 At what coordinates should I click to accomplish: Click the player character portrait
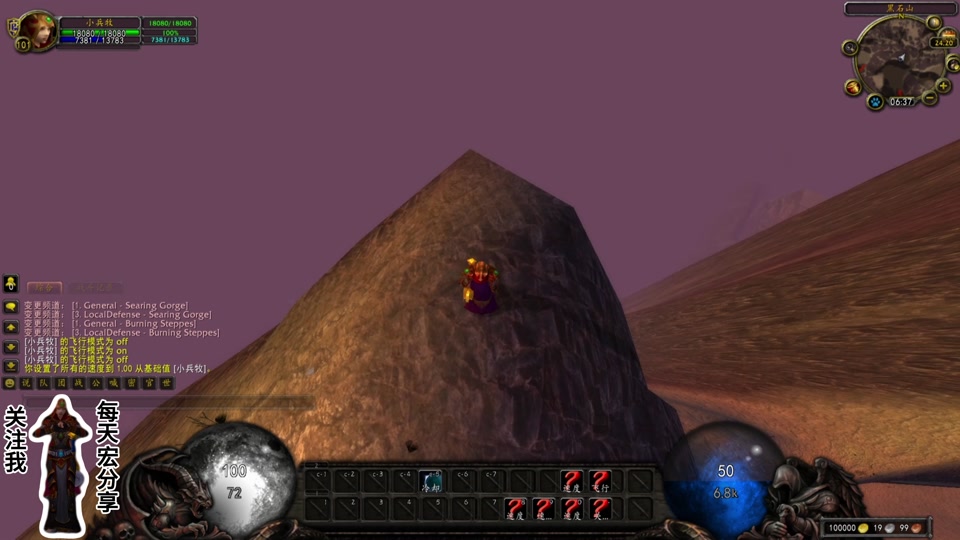click(38, 30)
